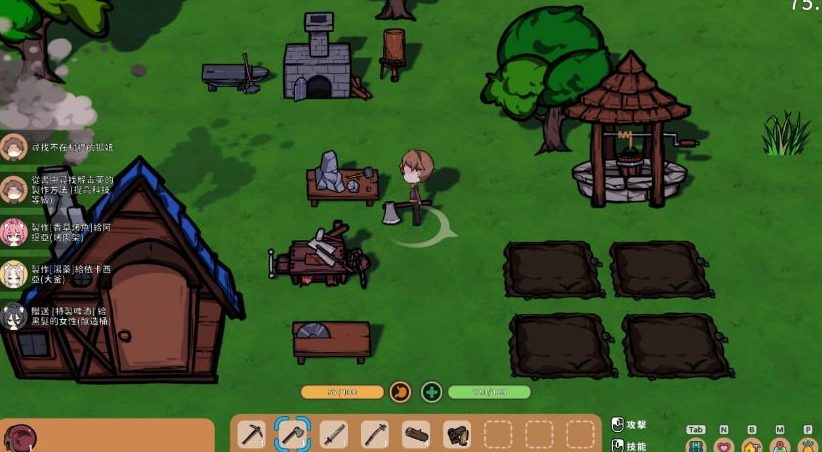This screenshot has width=822, height=452.
Task: Select the black-haired woman's special beer quest
Action: (x=60, y=315)
